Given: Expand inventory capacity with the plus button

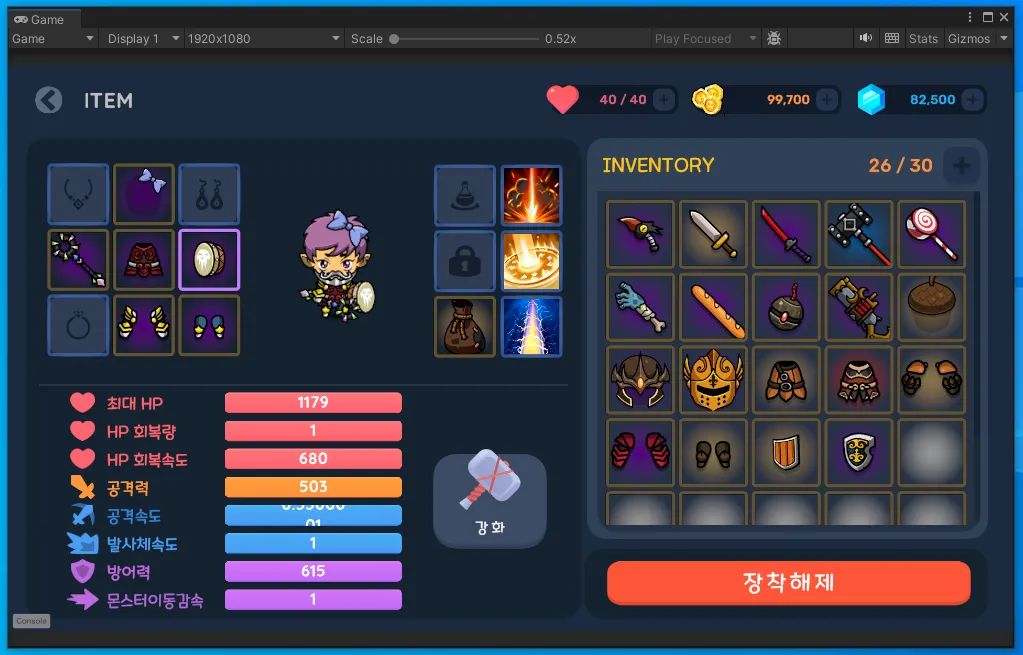Looking at the screenshot, I should (x=961, y=166).
